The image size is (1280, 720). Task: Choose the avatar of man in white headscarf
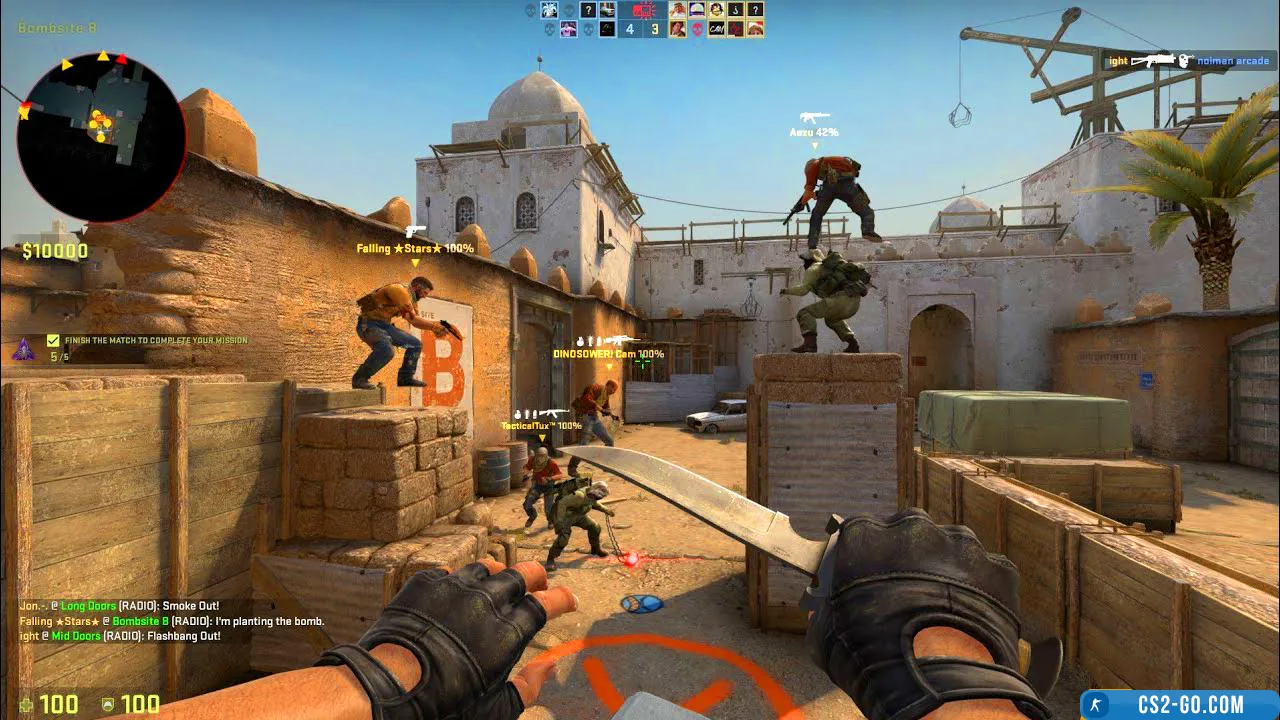tap(677, 10)
